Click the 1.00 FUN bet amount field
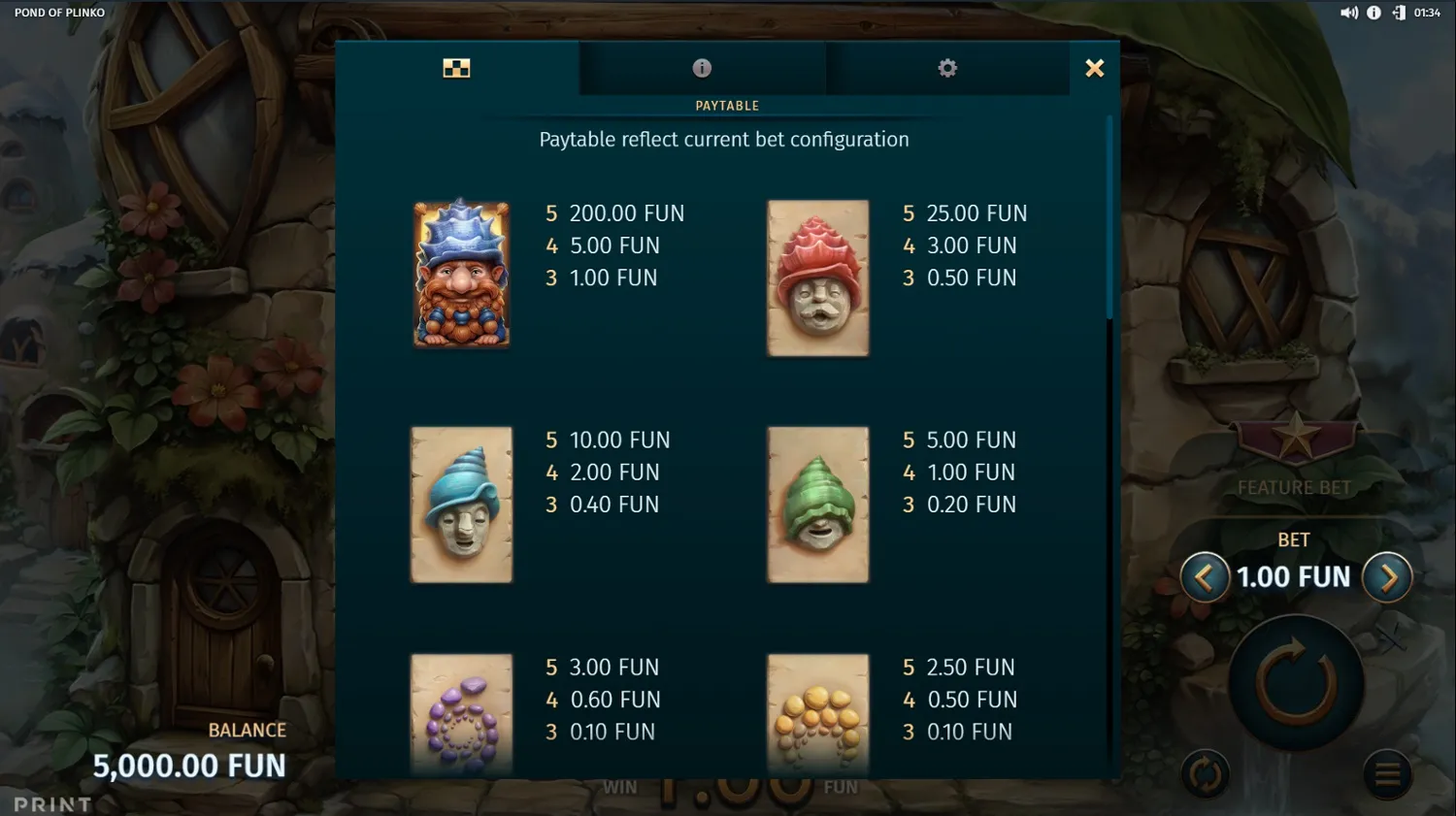 point(1293,576)
